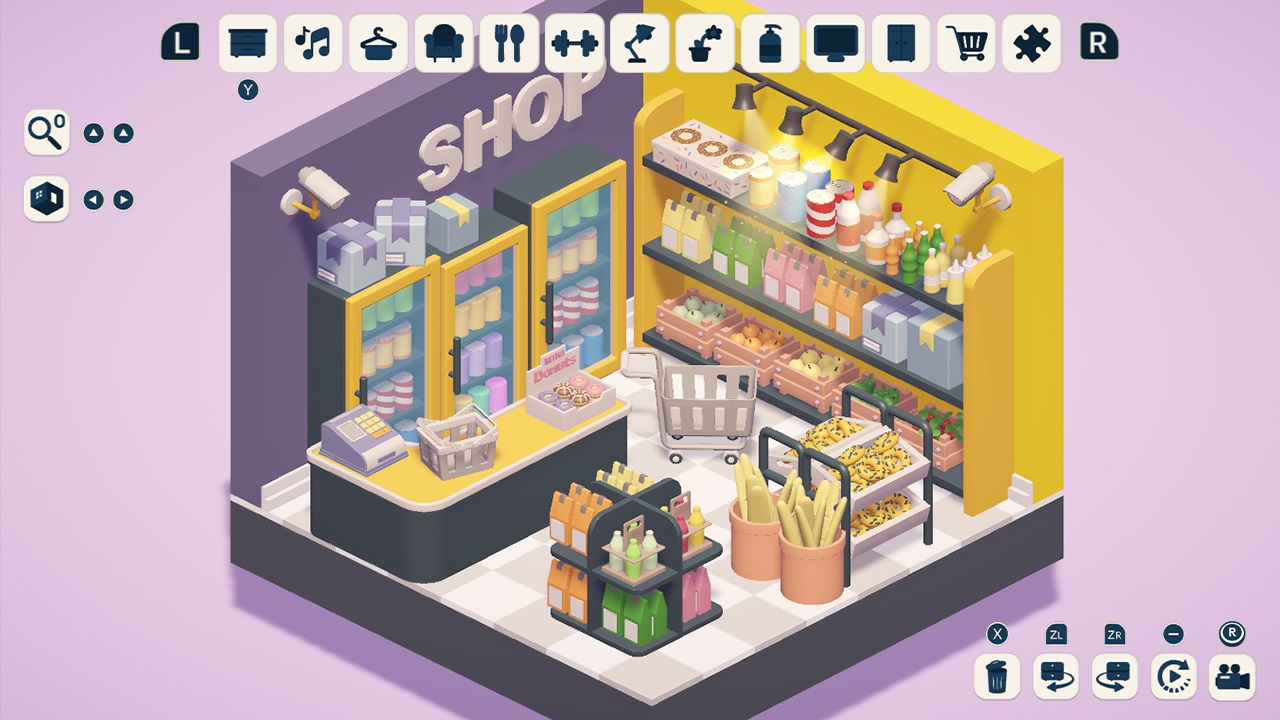This screenshot has height=720, width=1280.
Task: Open the refrigerator category
Action: click(901, 44)
